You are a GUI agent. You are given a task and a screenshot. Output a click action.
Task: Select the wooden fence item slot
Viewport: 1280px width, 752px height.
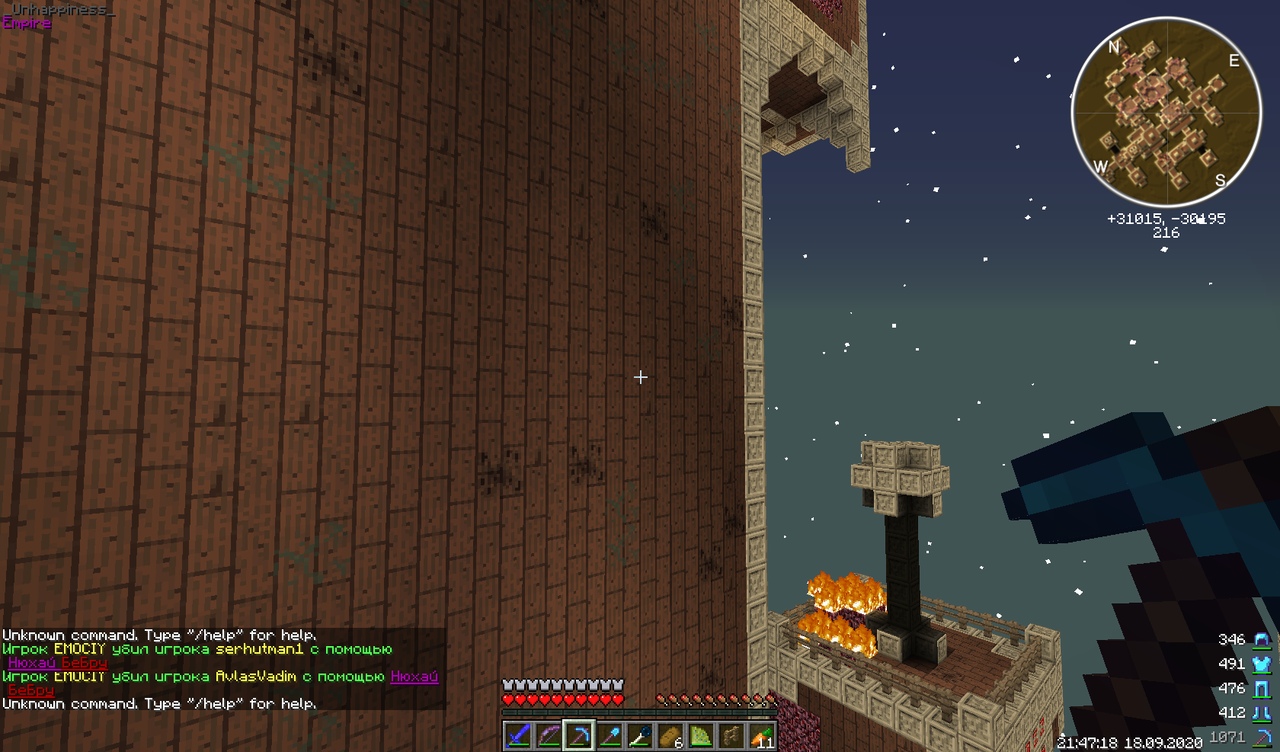click(x=732, y=735)
